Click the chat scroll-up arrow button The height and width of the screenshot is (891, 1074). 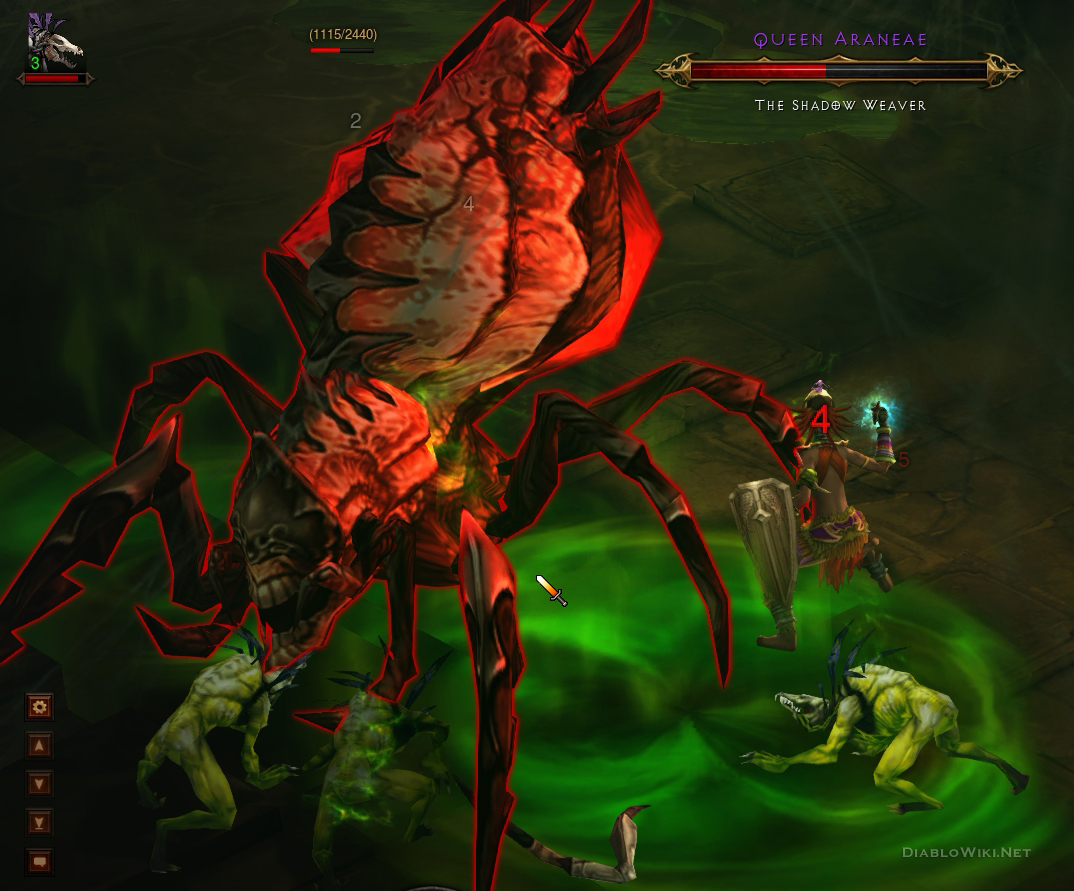[x=39, y=745]
